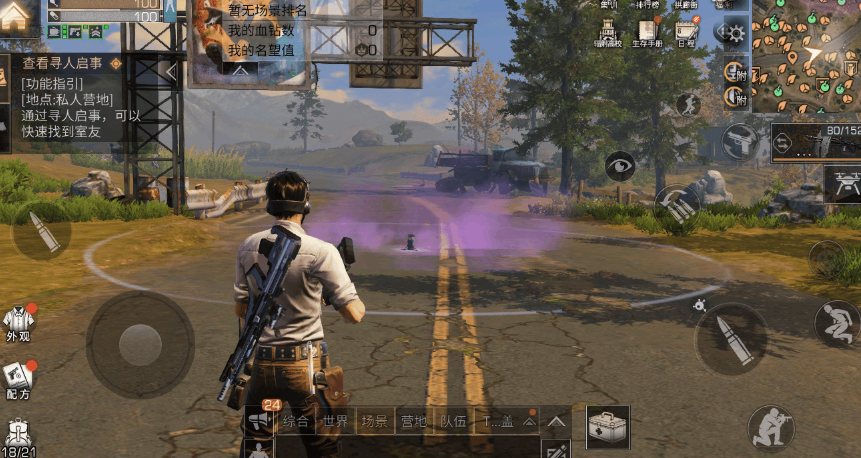Expand the chat panel with the up arrow

[x=555, y=422]
